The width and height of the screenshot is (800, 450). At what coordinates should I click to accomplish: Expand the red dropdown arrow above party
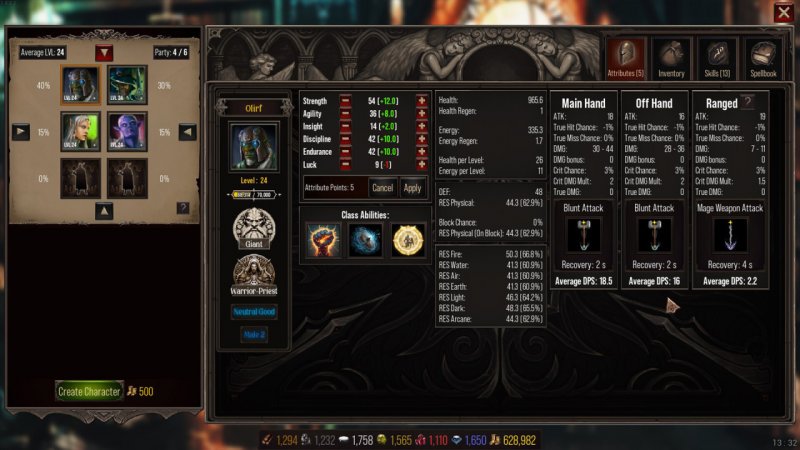(x=104, y=52)
